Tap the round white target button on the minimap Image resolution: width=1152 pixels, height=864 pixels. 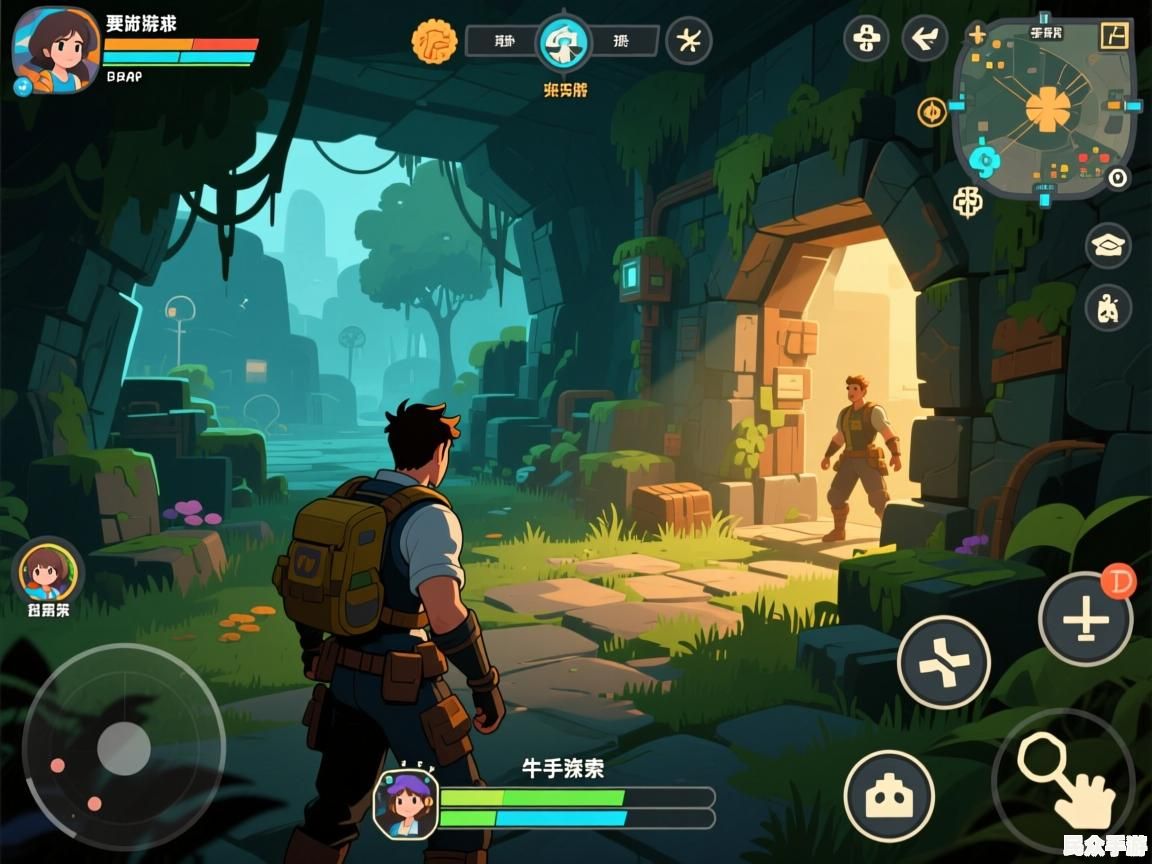pyautogui.click(x=1117, y=178)
